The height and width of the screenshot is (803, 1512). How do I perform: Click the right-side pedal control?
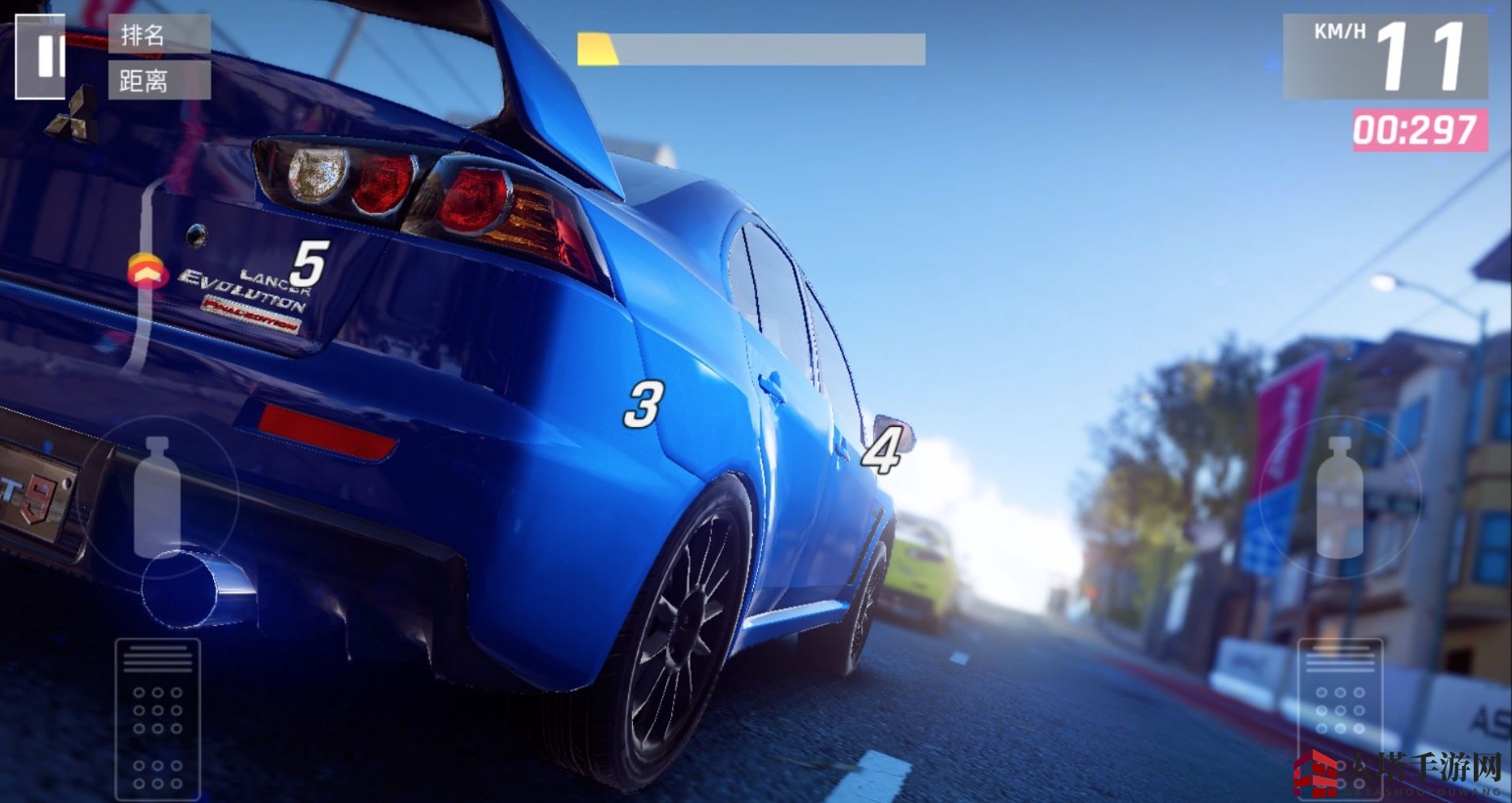pos(1339,718)
